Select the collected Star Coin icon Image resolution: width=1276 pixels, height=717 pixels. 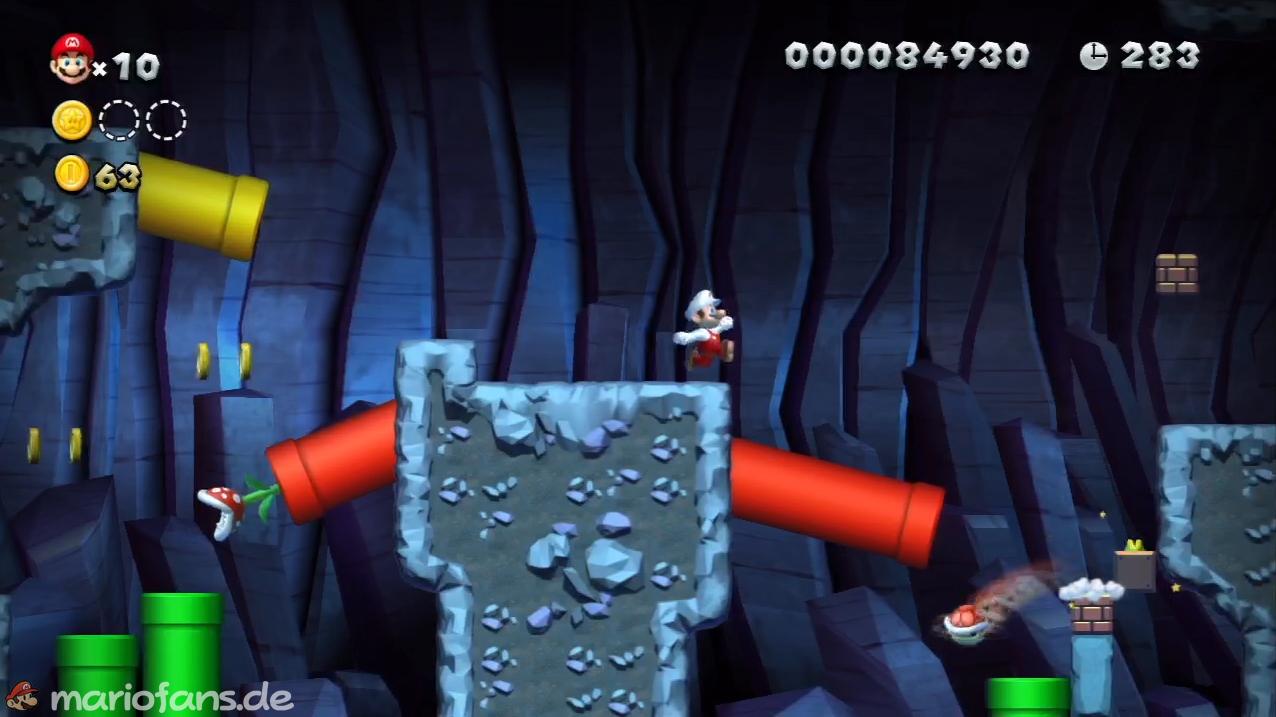click(x=72, y=121)
